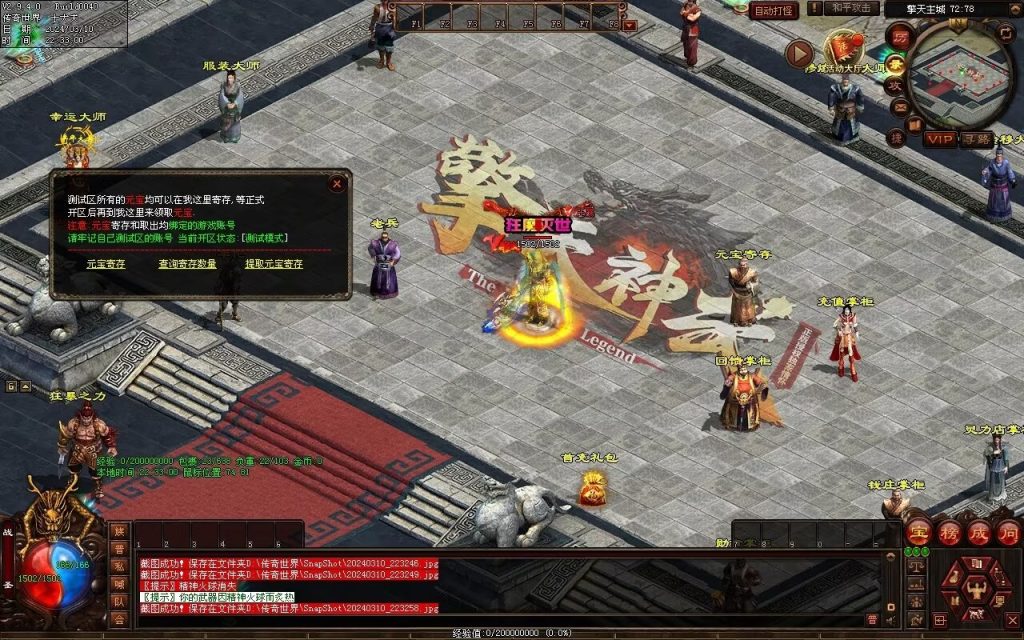The width and height of the screenshot is (1024, 640).
Task: Choose 提取元宝寄存 to withdraw ingots
Action: [274, 264]
